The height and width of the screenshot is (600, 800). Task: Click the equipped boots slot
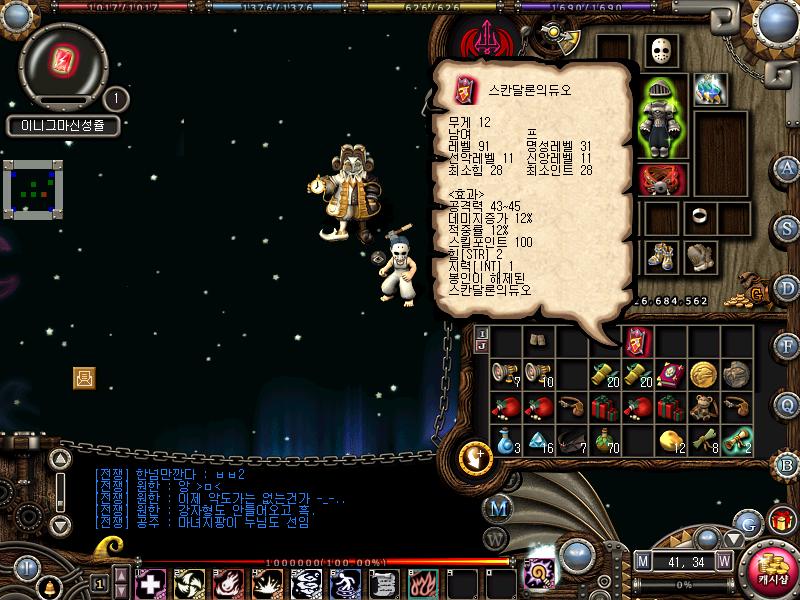pyautogui.click(x=660, y=255)
